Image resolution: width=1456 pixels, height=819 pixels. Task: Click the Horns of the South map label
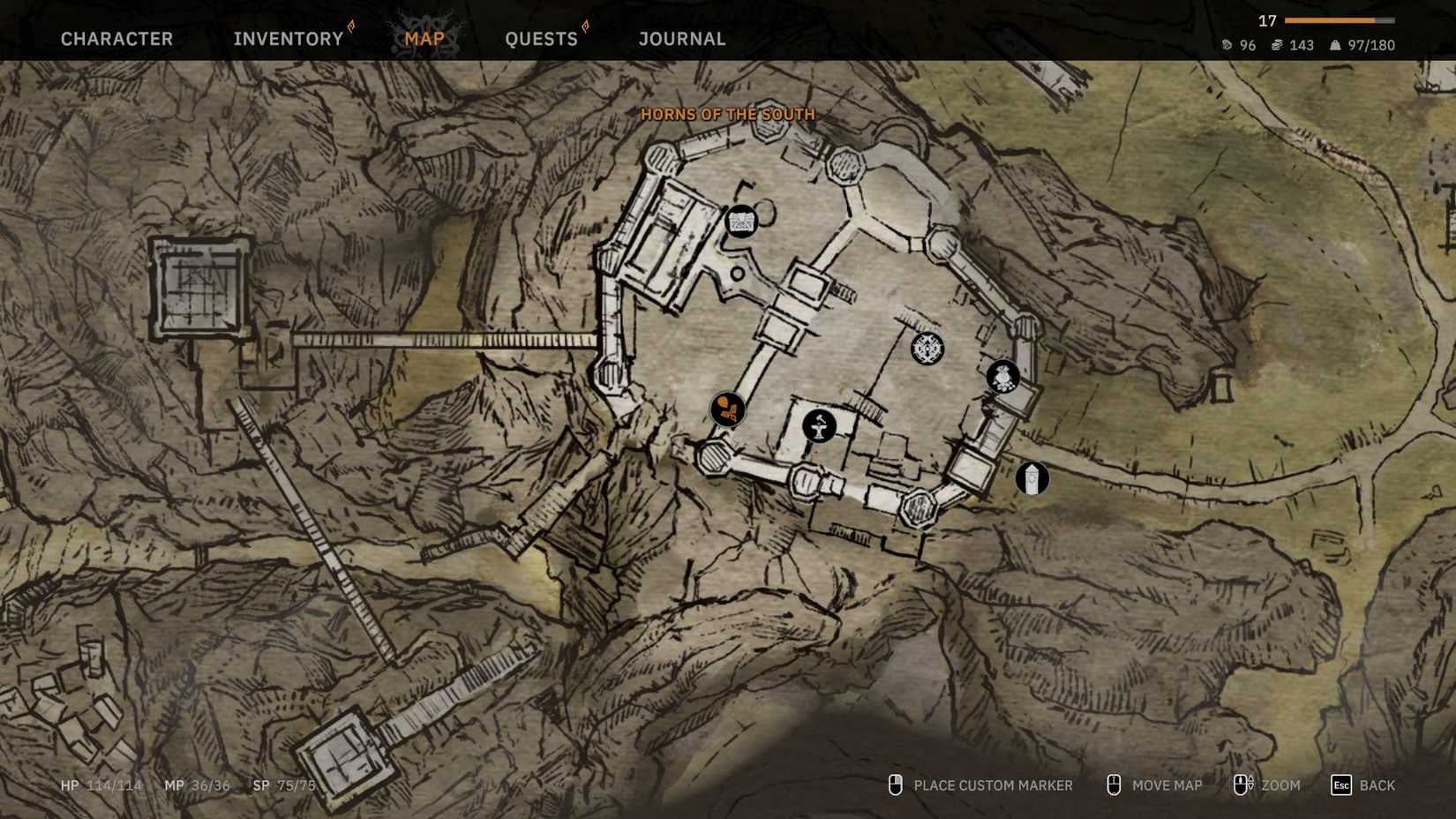(729, 115)
